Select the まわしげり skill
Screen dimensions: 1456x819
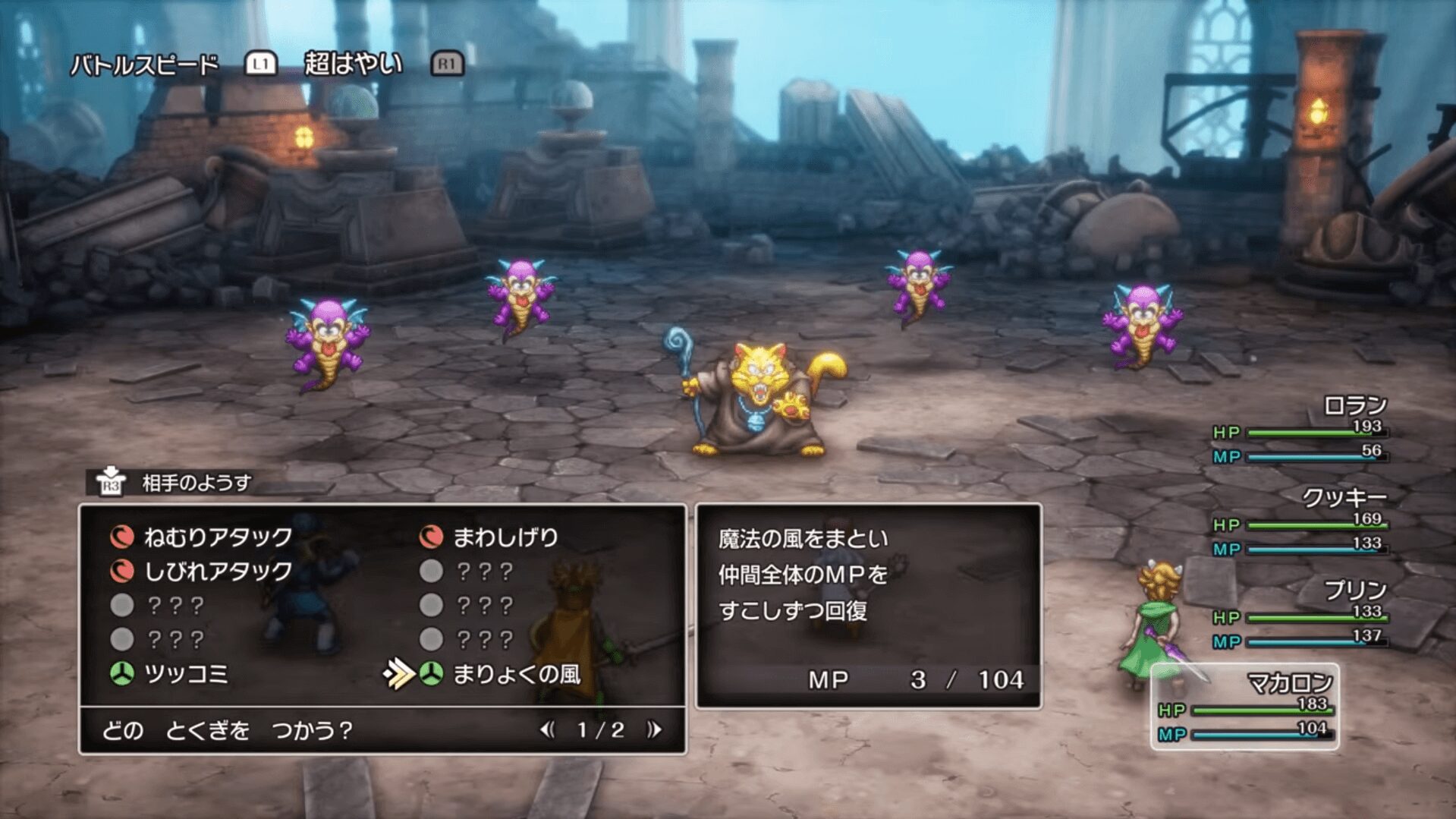[505, 537]
